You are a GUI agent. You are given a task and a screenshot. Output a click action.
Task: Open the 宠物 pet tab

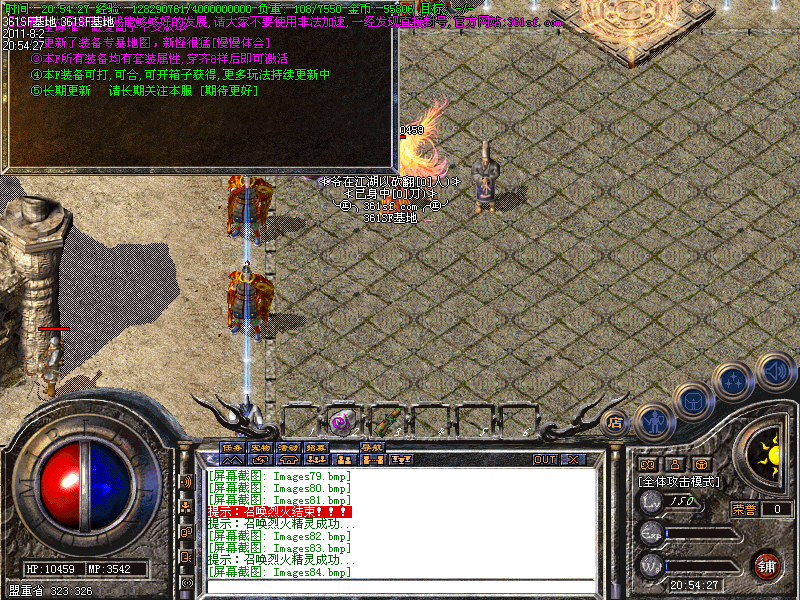pyautogui.click(x=260, y=447)
